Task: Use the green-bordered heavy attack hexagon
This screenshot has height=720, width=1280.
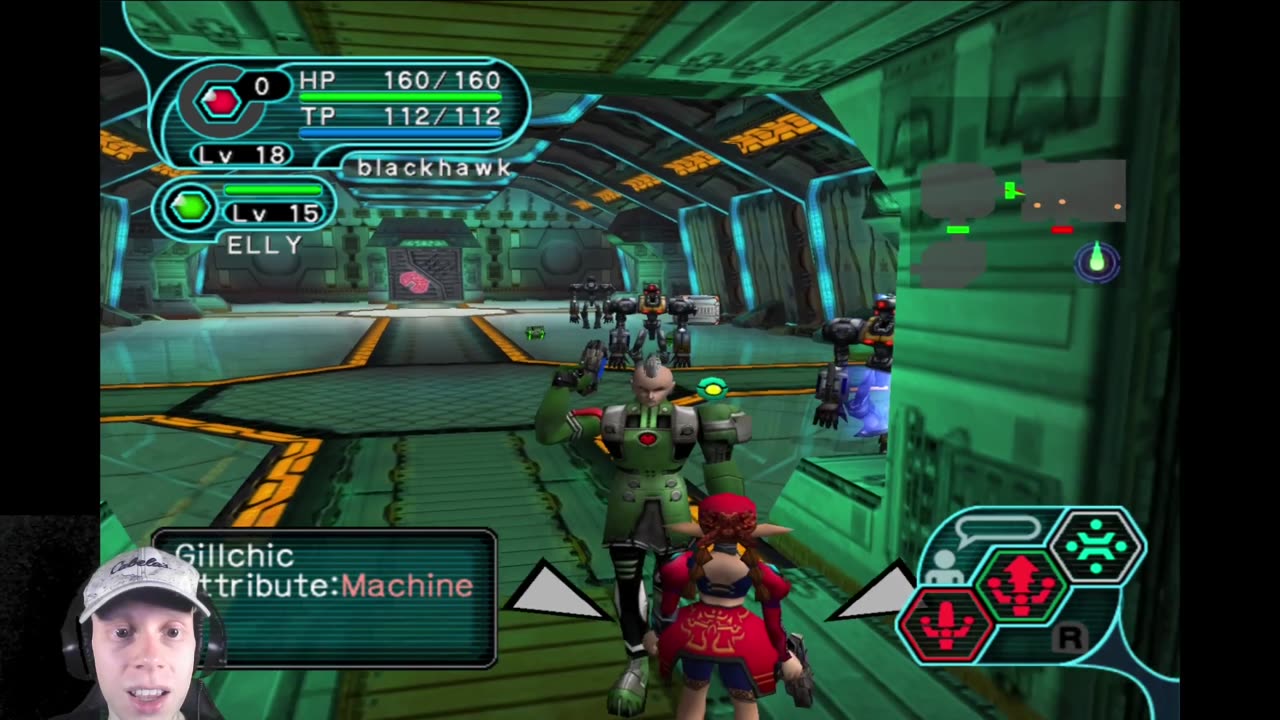Action: 1021,584
